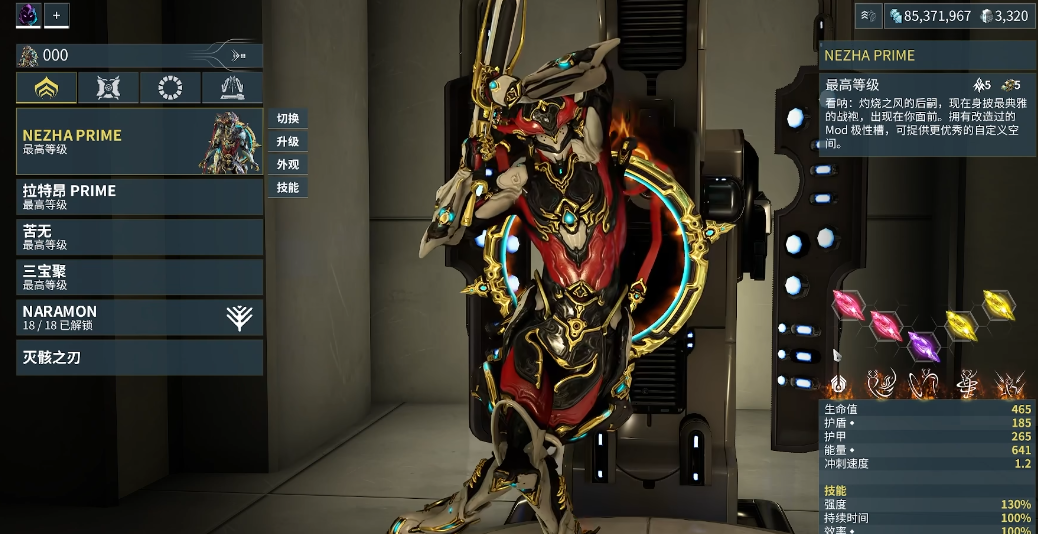Image resolution: width=1038 pixels, height=534 pixels.
Task: Select the 灭骸之刃 slot
Action: [x=140, y=357]
